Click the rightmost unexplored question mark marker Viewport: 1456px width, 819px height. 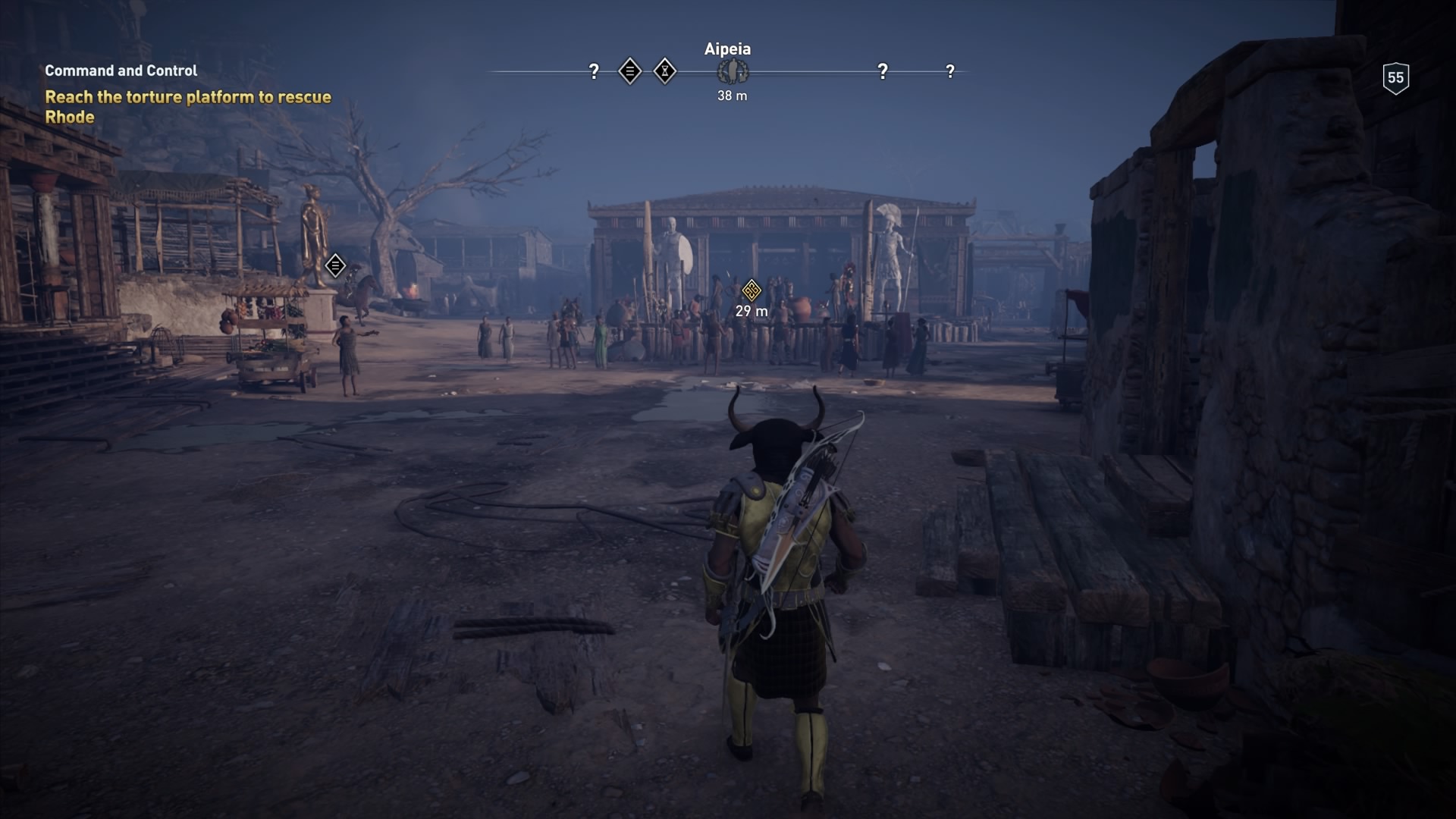pyautogui.click(x=950, y=70)
